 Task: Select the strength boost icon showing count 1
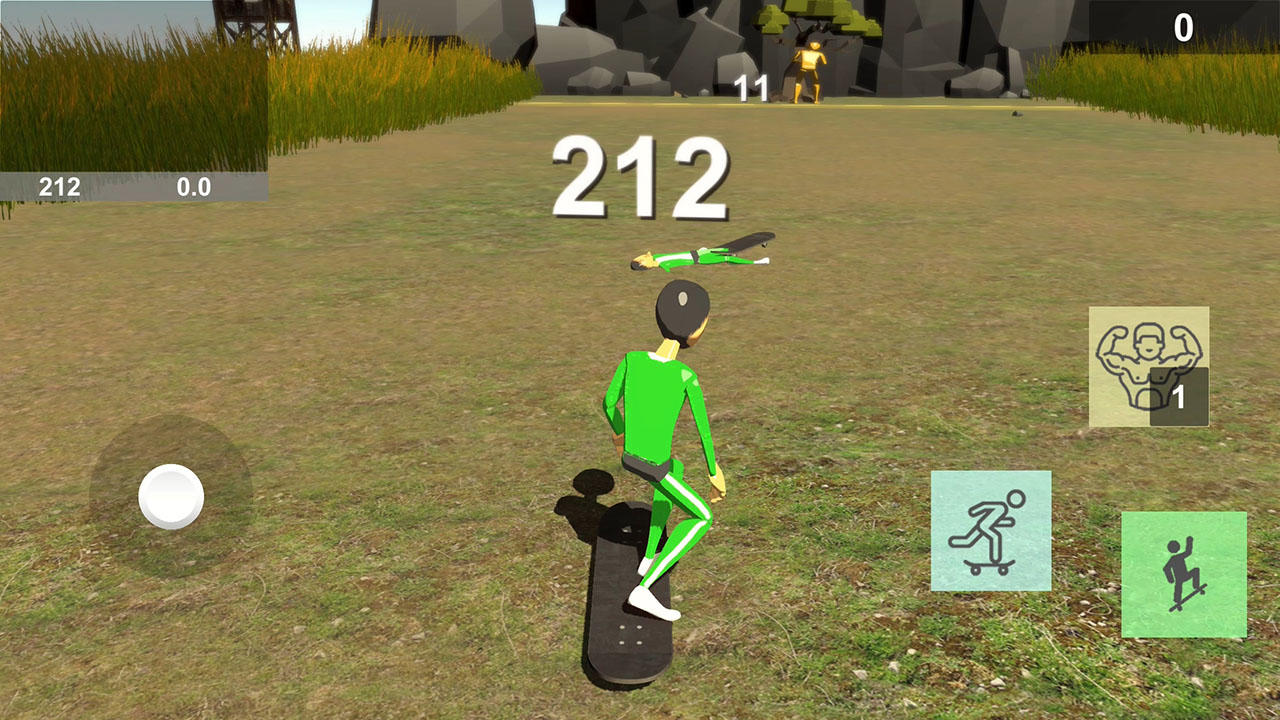1148,365
